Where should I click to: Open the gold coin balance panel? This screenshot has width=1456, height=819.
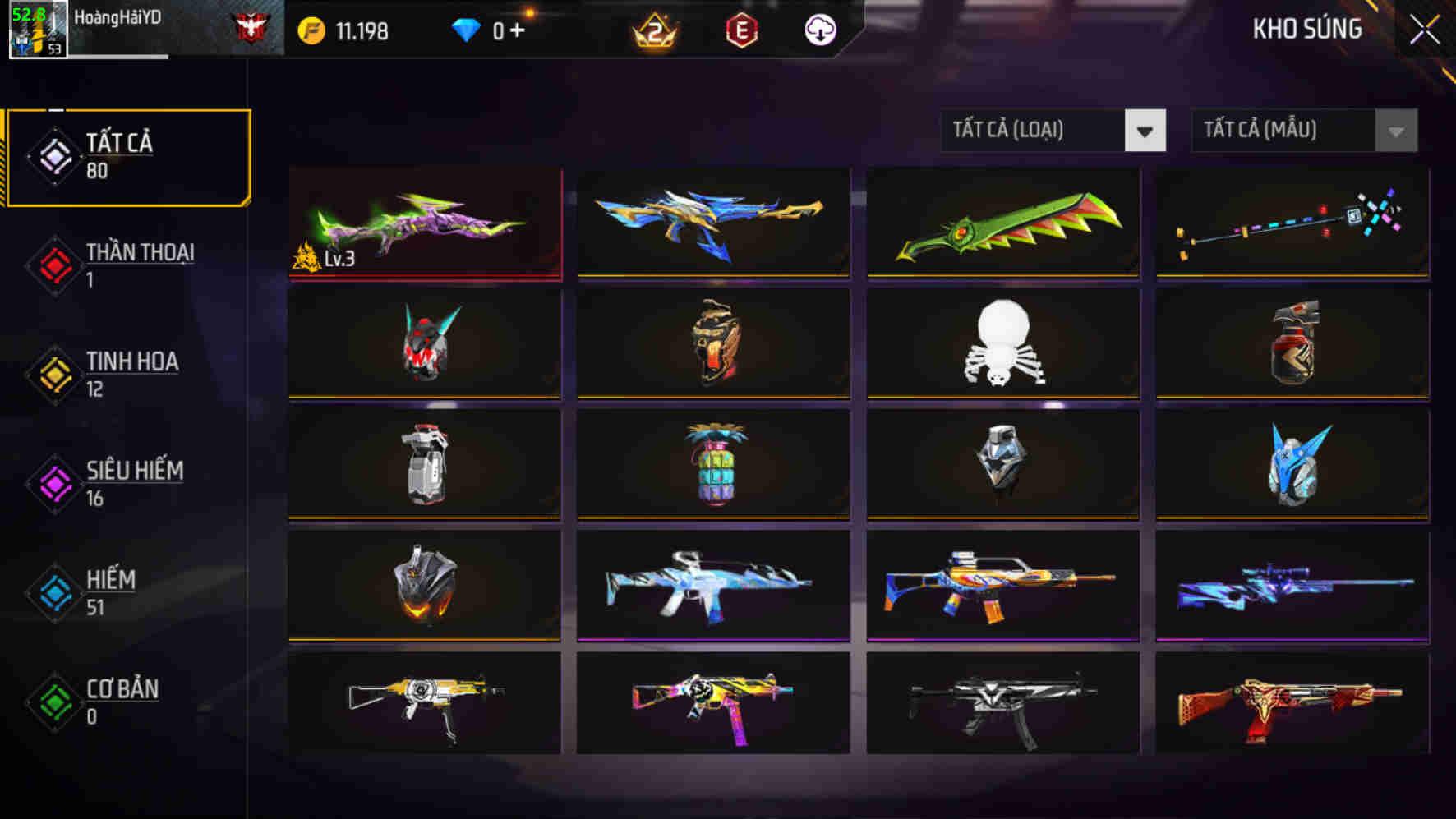coord(345,30)
